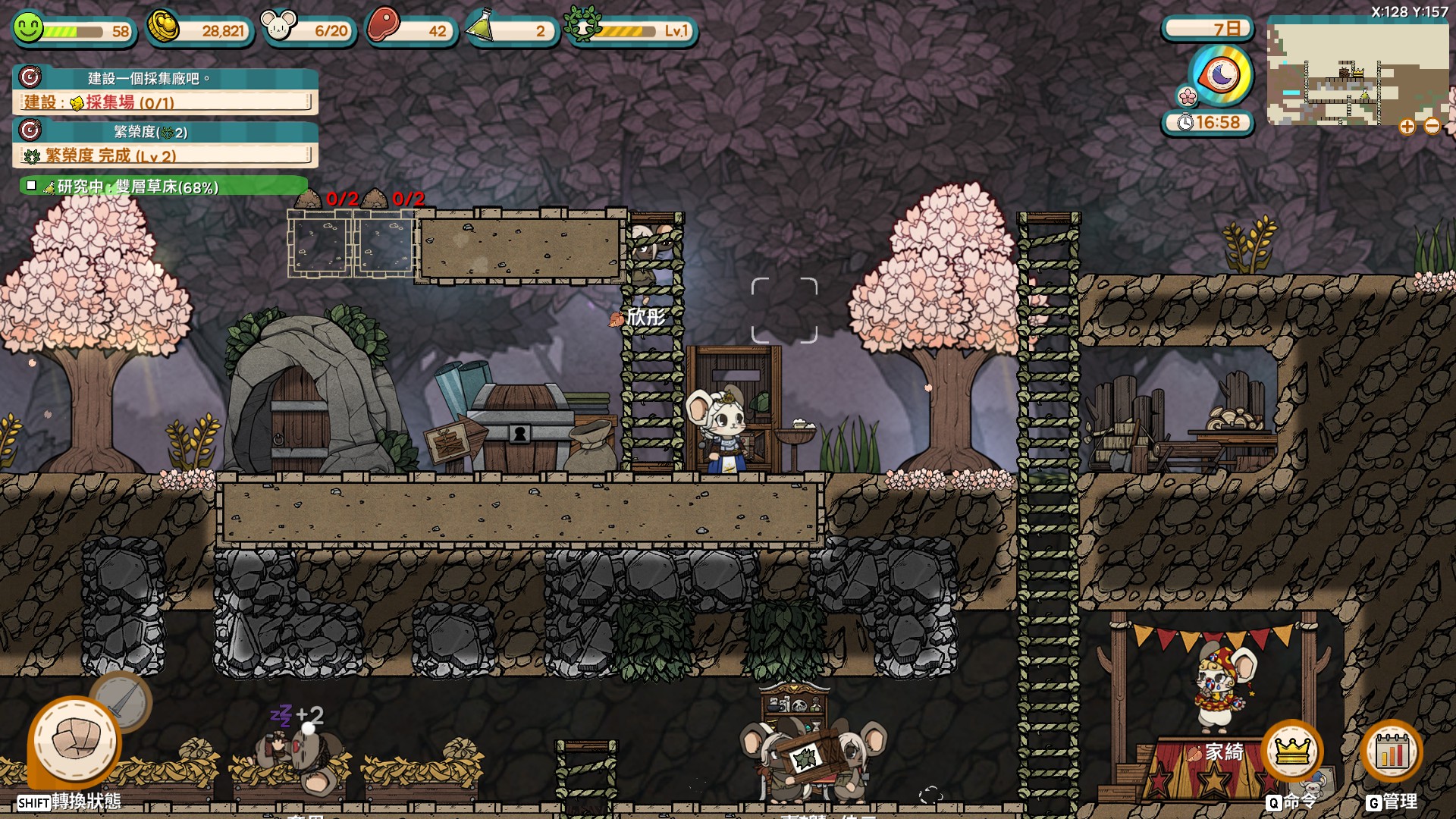The width and height of the screenshot is (1456, 819).
Task: Click the pink flower season icon
Action: click(x=1187, y=96)
